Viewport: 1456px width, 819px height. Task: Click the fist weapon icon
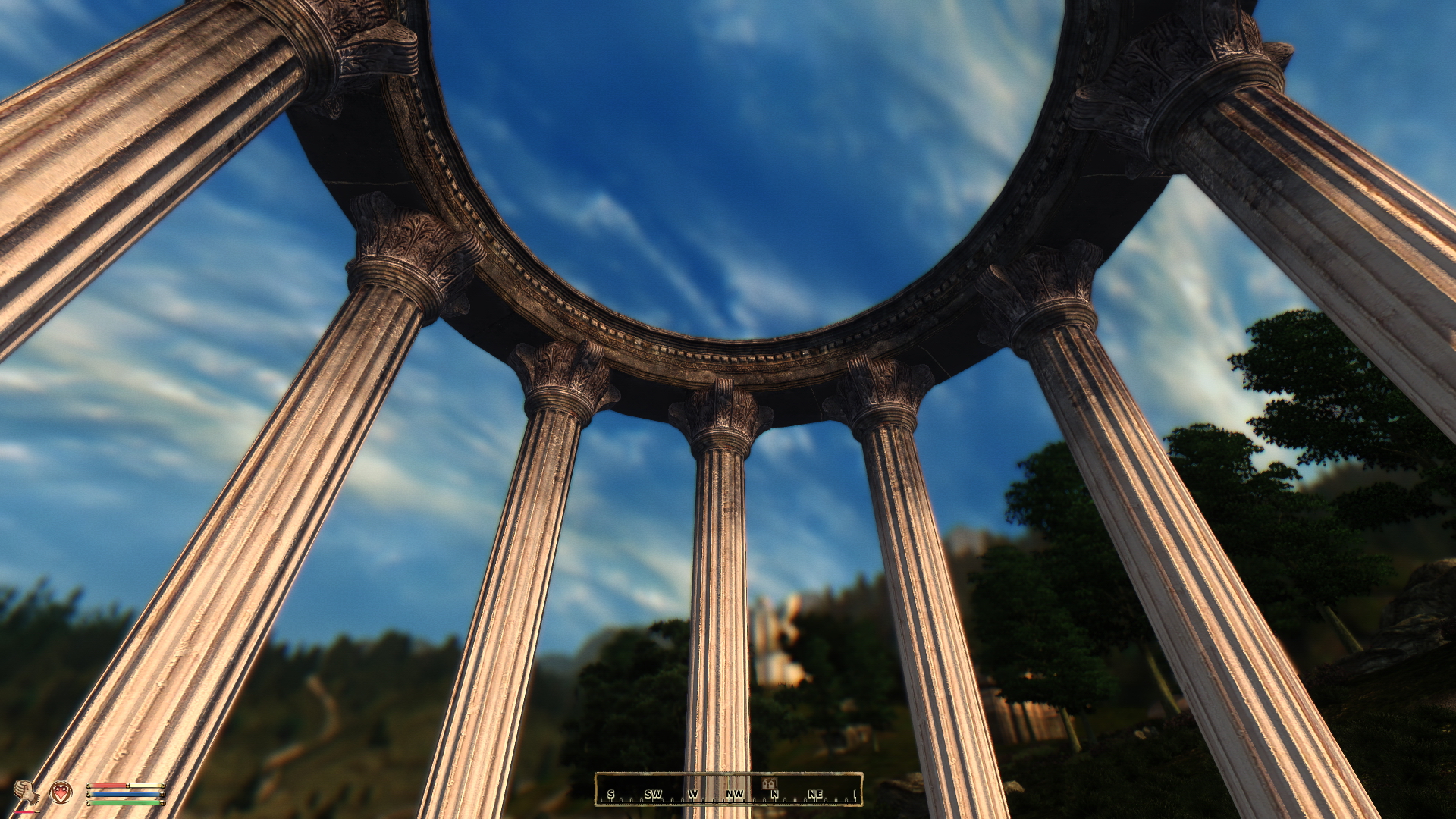pos(27,793)
